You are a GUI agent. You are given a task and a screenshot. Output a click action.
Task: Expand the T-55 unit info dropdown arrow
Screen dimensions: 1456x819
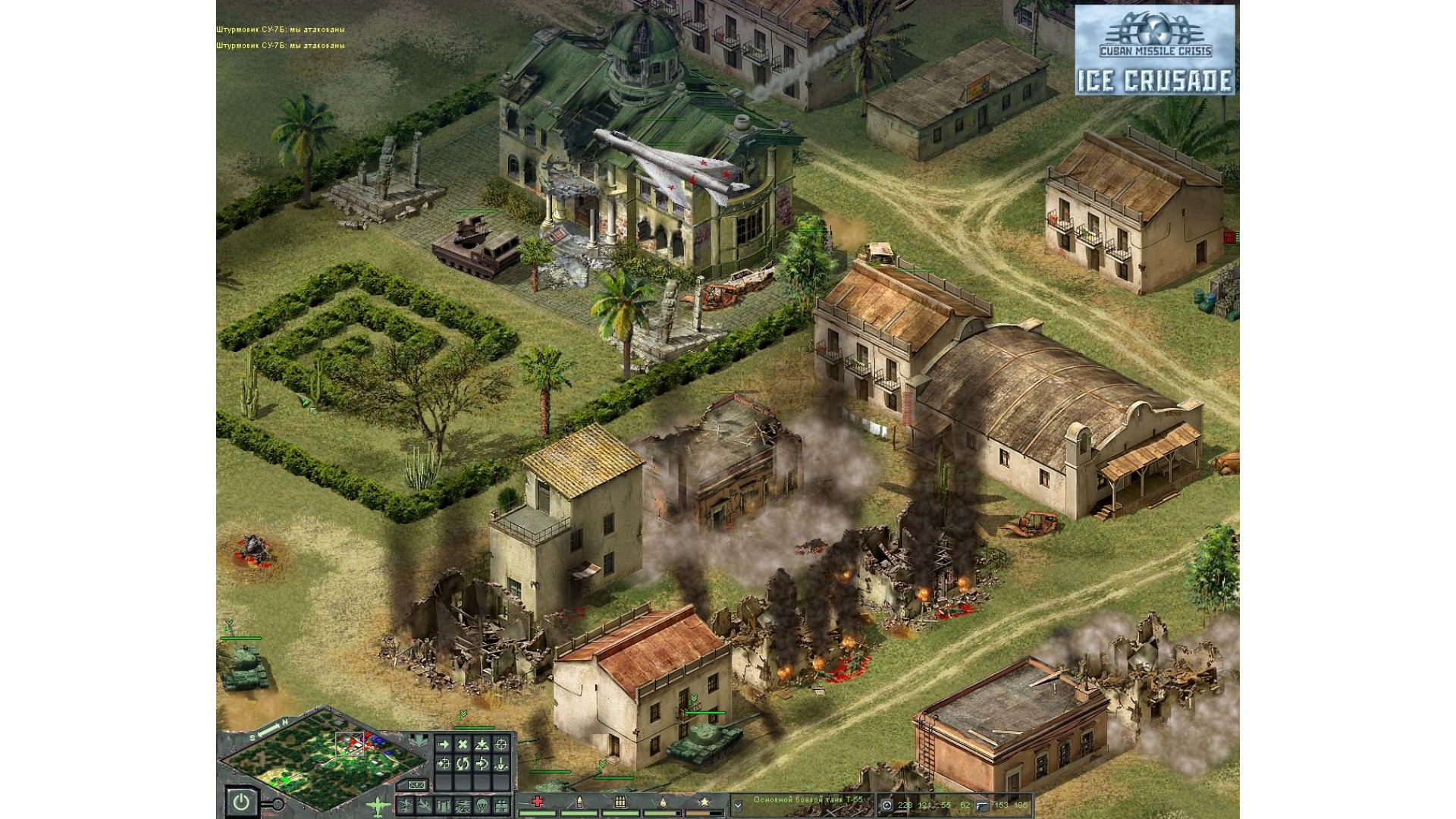tap(738, 805)
